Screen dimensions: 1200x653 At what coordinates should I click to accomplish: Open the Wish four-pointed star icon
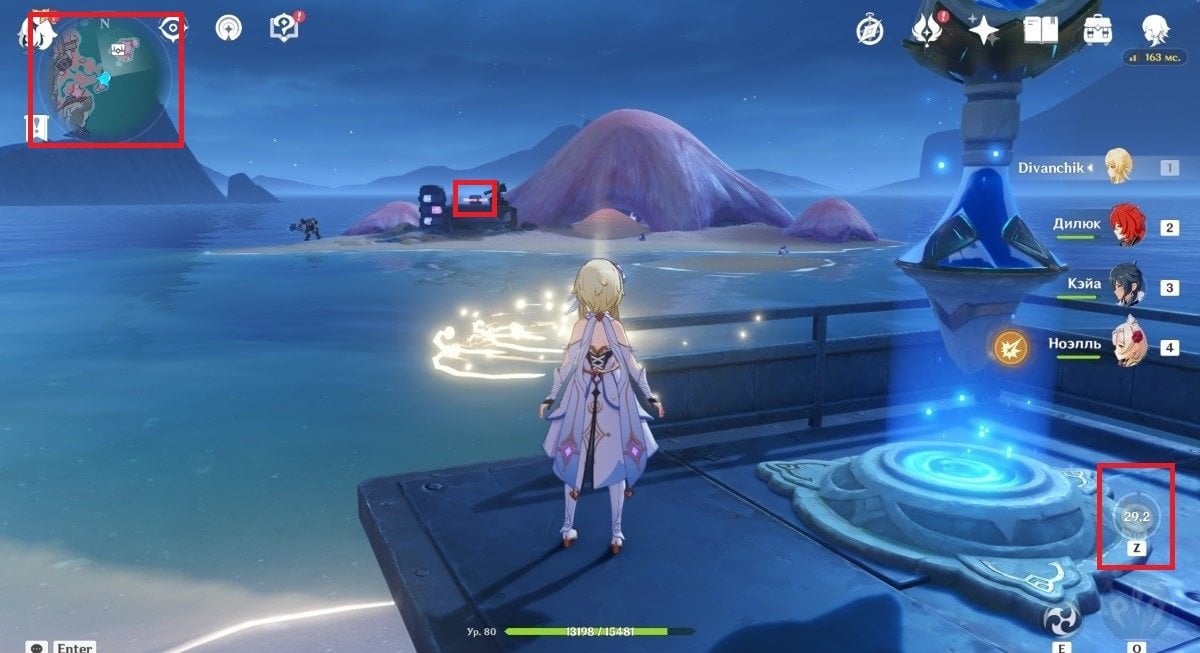click(984, 31)
